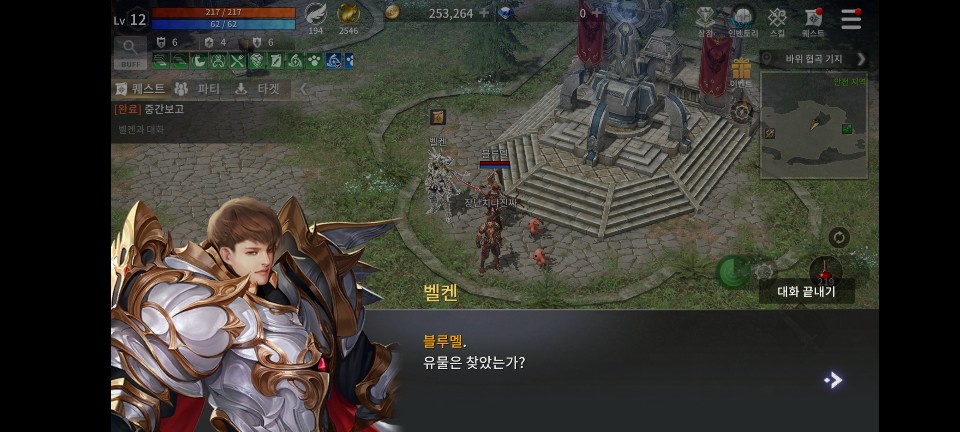Open the 상점 shop
This screenshot has height=432, width=960.
706,20
